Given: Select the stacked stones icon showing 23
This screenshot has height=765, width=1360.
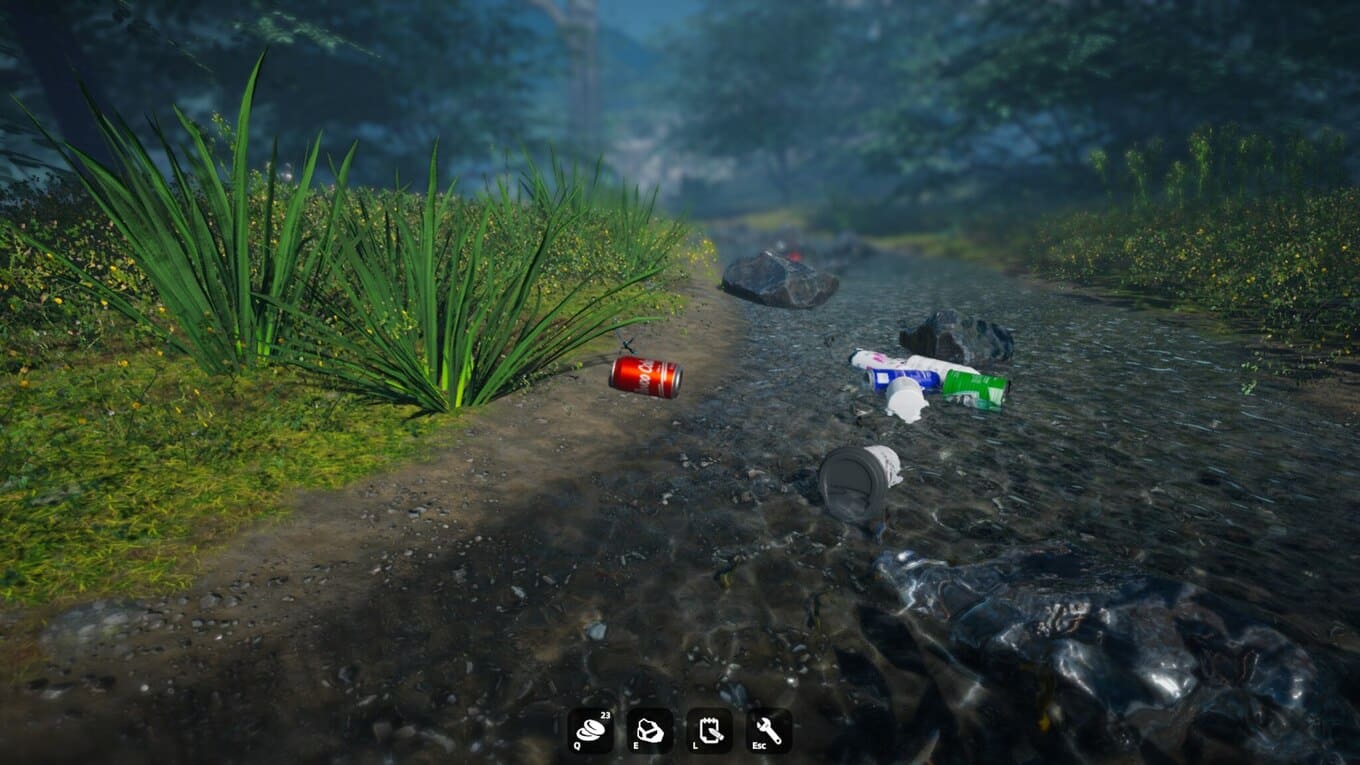Looking at the screenshot, I should tap(590, 731).
